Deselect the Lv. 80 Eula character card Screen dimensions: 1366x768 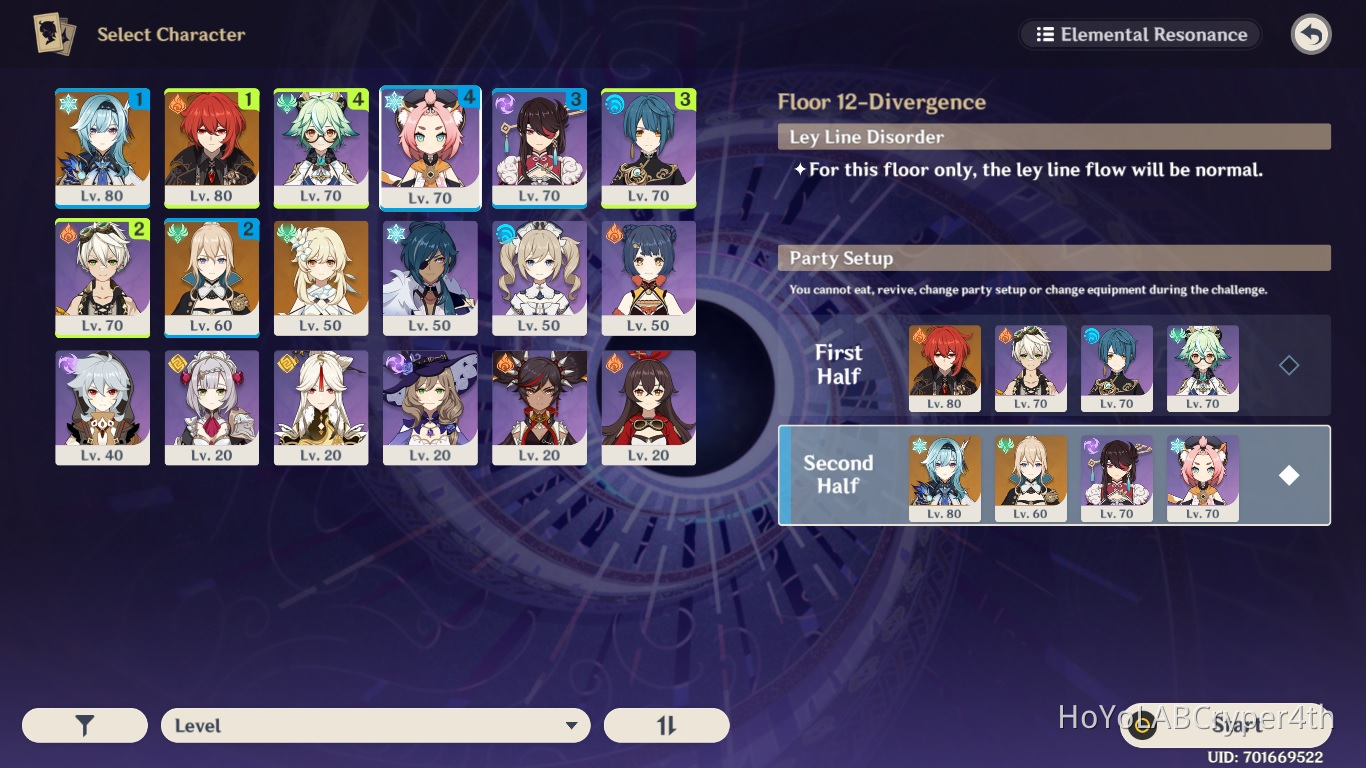pos(102,148)
